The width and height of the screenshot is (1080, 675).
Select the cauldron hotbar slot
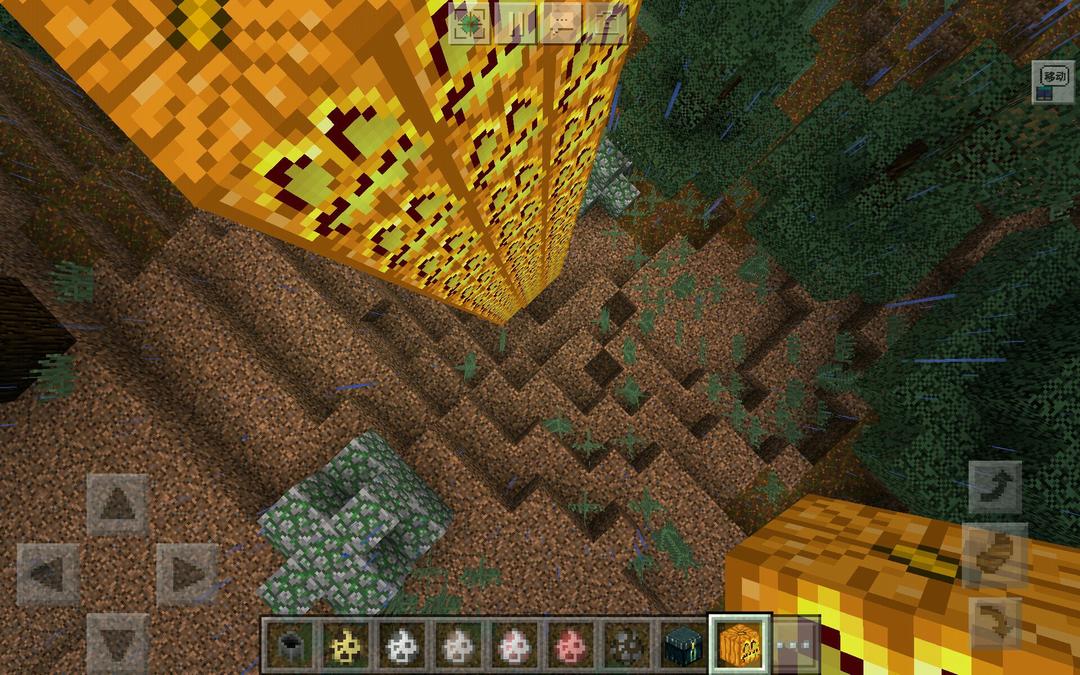click(291, 645)
